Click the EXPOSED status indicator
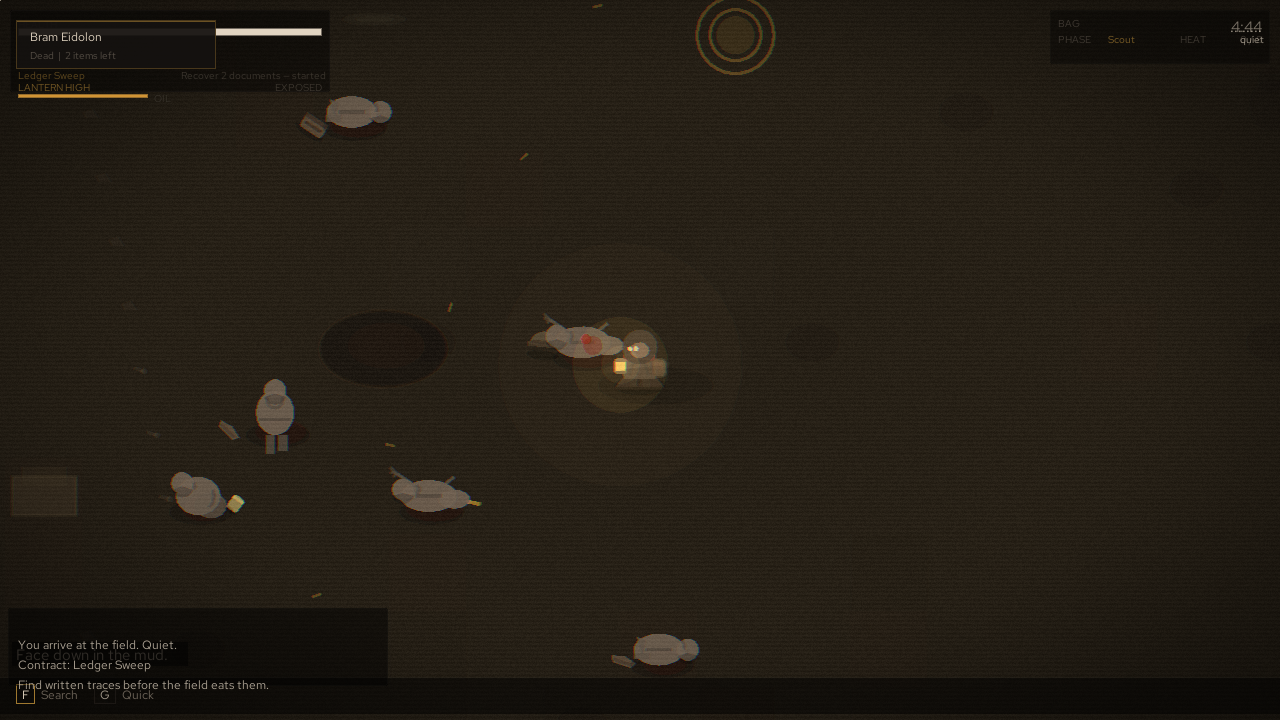The image size is (1280, 720). point(298,87)
